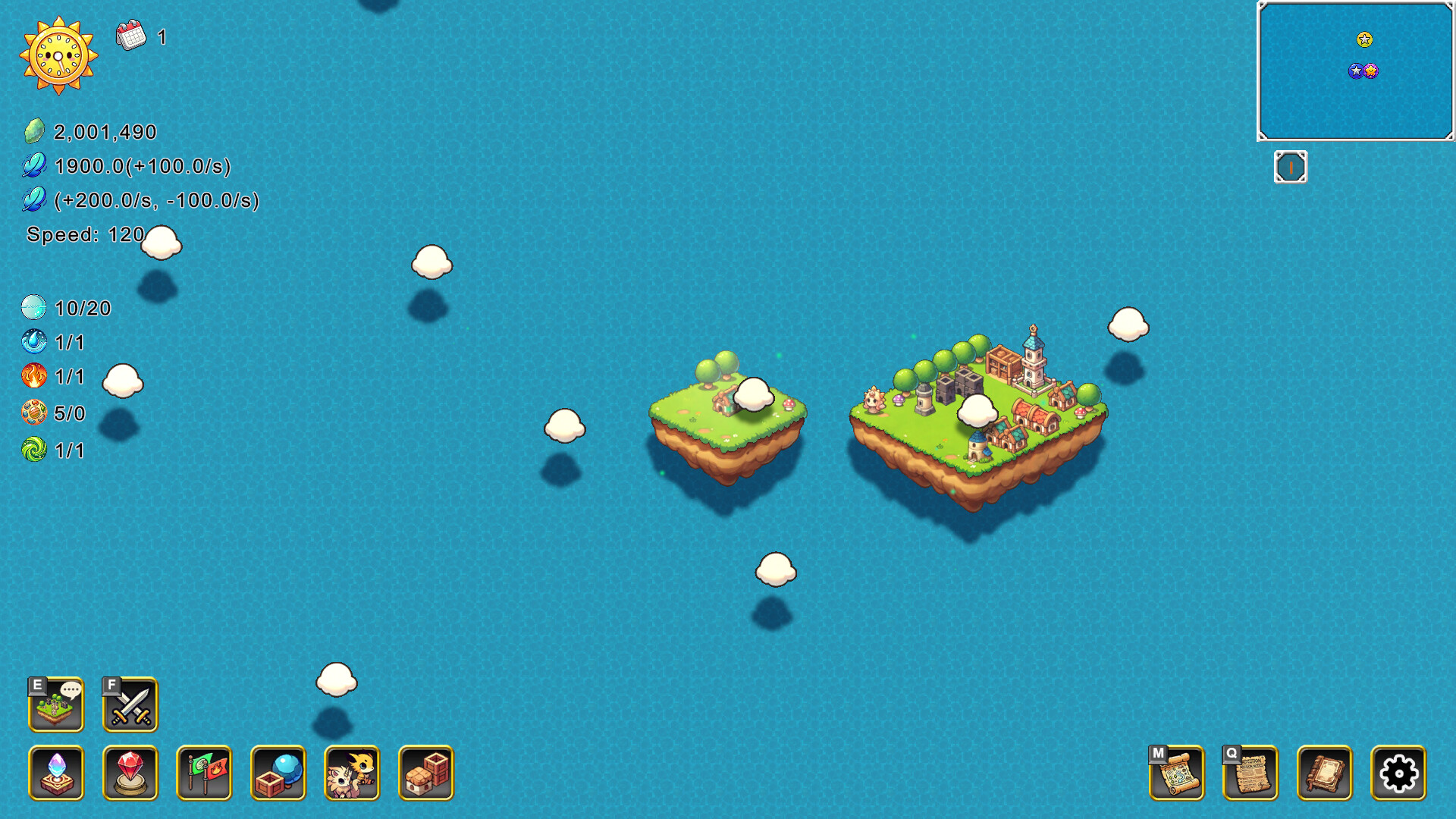Select the red gem pedestal icon
Viewport: 1456px width, 819px height.
pyautogui.click(x=130, y=775)
